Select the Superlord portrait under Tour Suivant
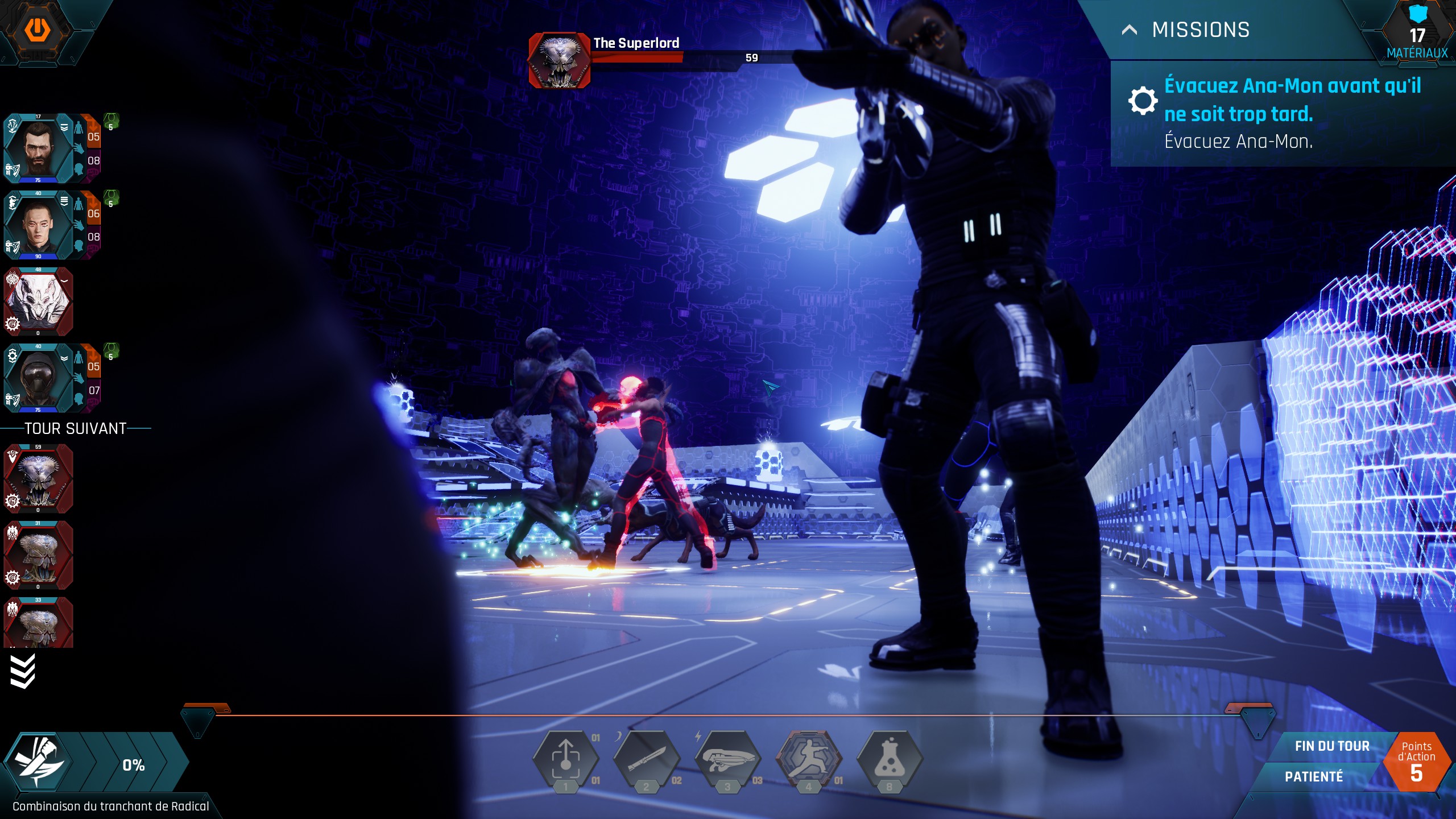 pos(39,479)
